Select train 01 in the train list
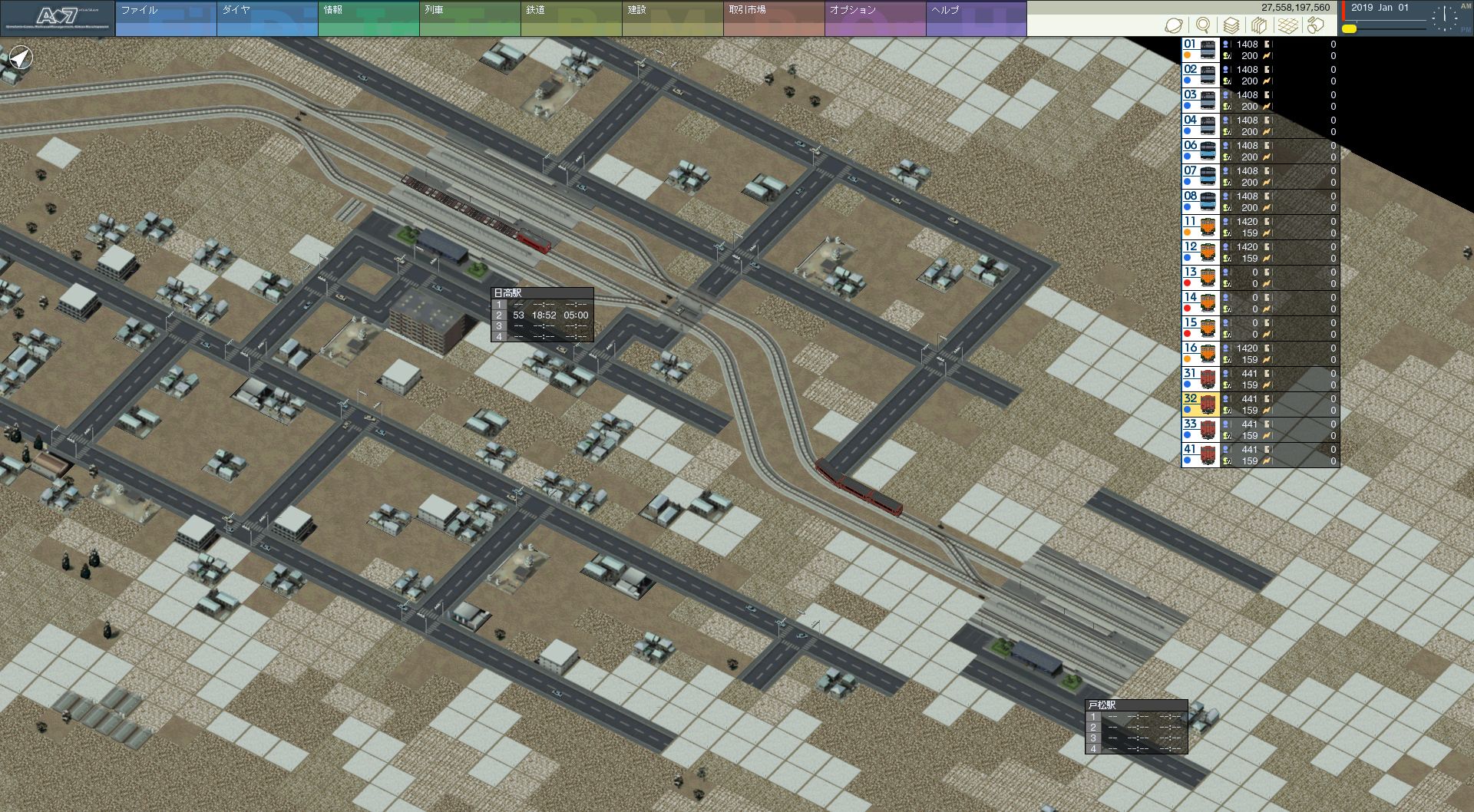The width and height of the screenshot is (1474, 812). pos(1259,50)
